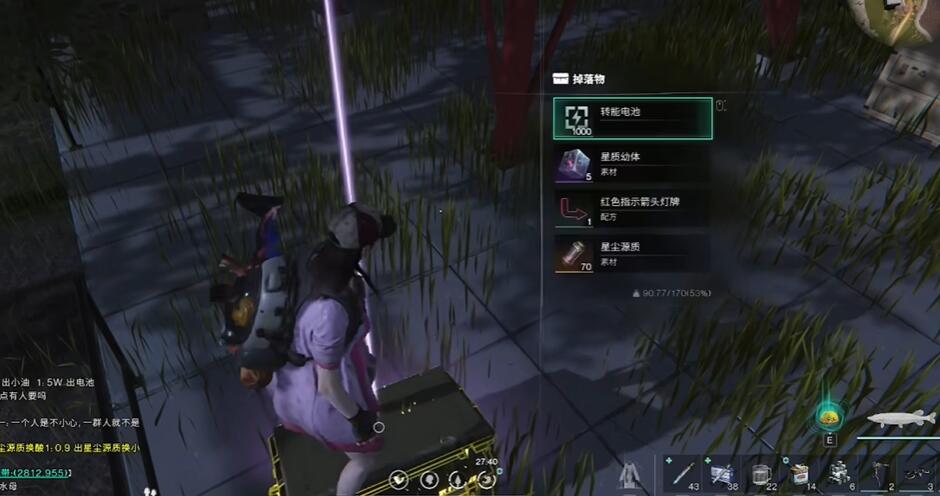Select the glass mug hotbar slot

coord(761,473)
